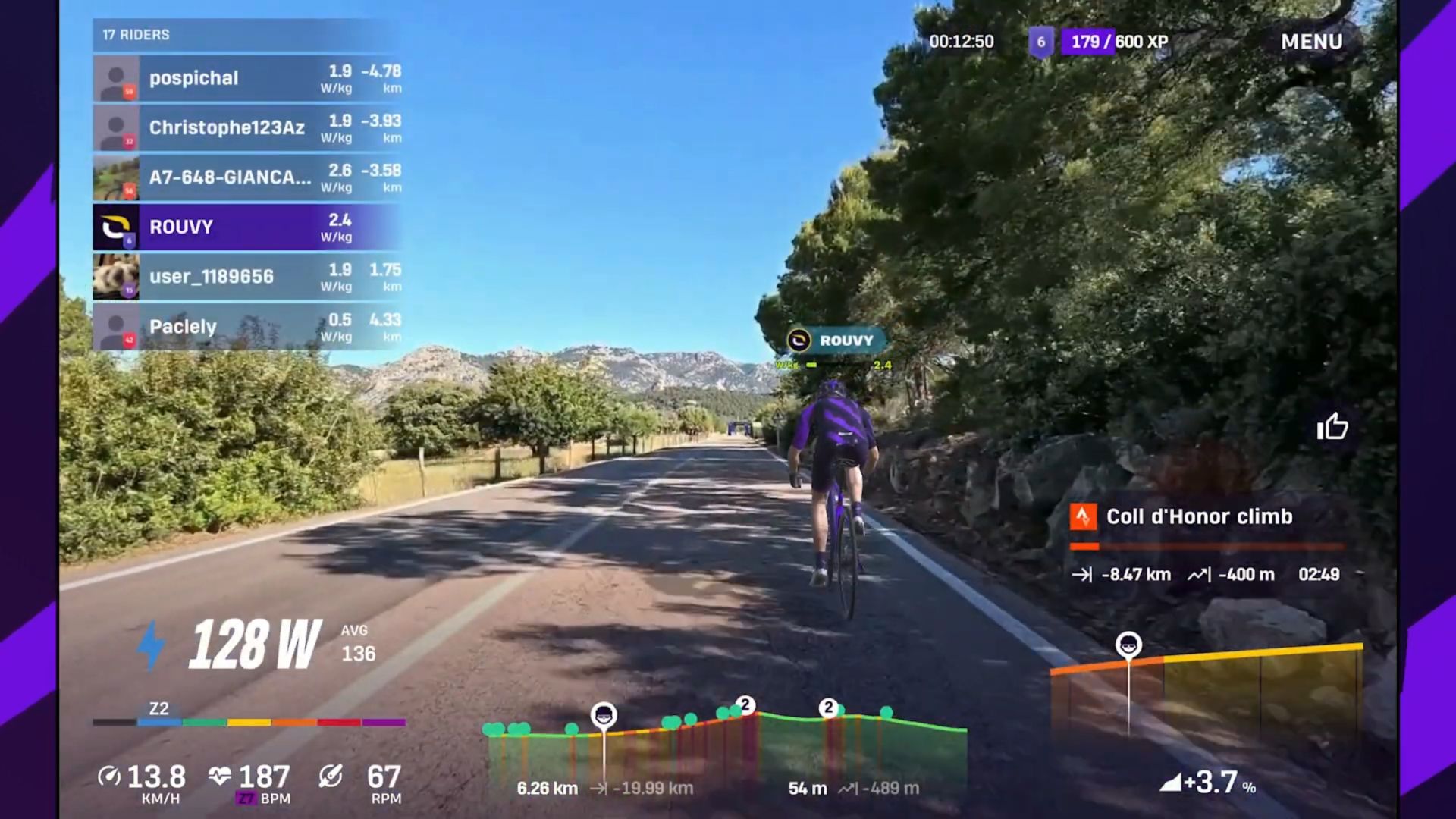This screenshot has width=1456, height=819.
Task: Select the highlighted ROUVY rider row
Action: [247, 227]
